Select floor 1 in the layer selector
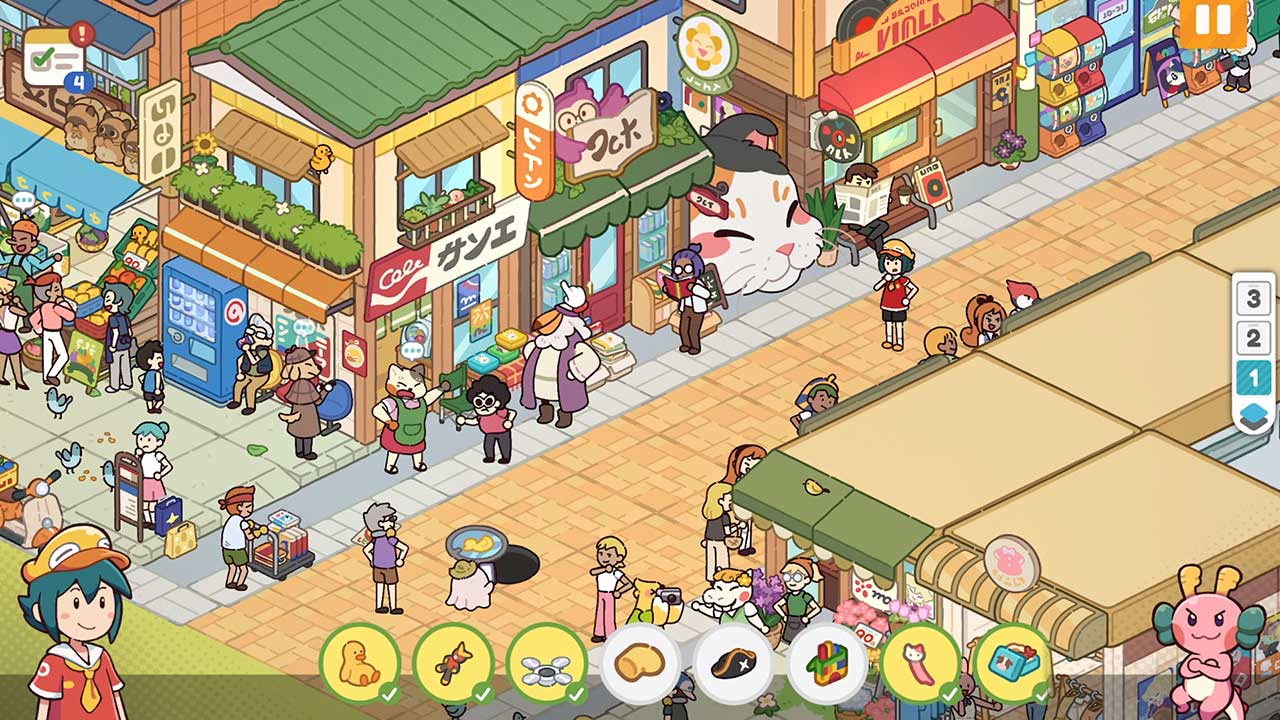This screenshot has width=1280, height=720. [1253, 378]
